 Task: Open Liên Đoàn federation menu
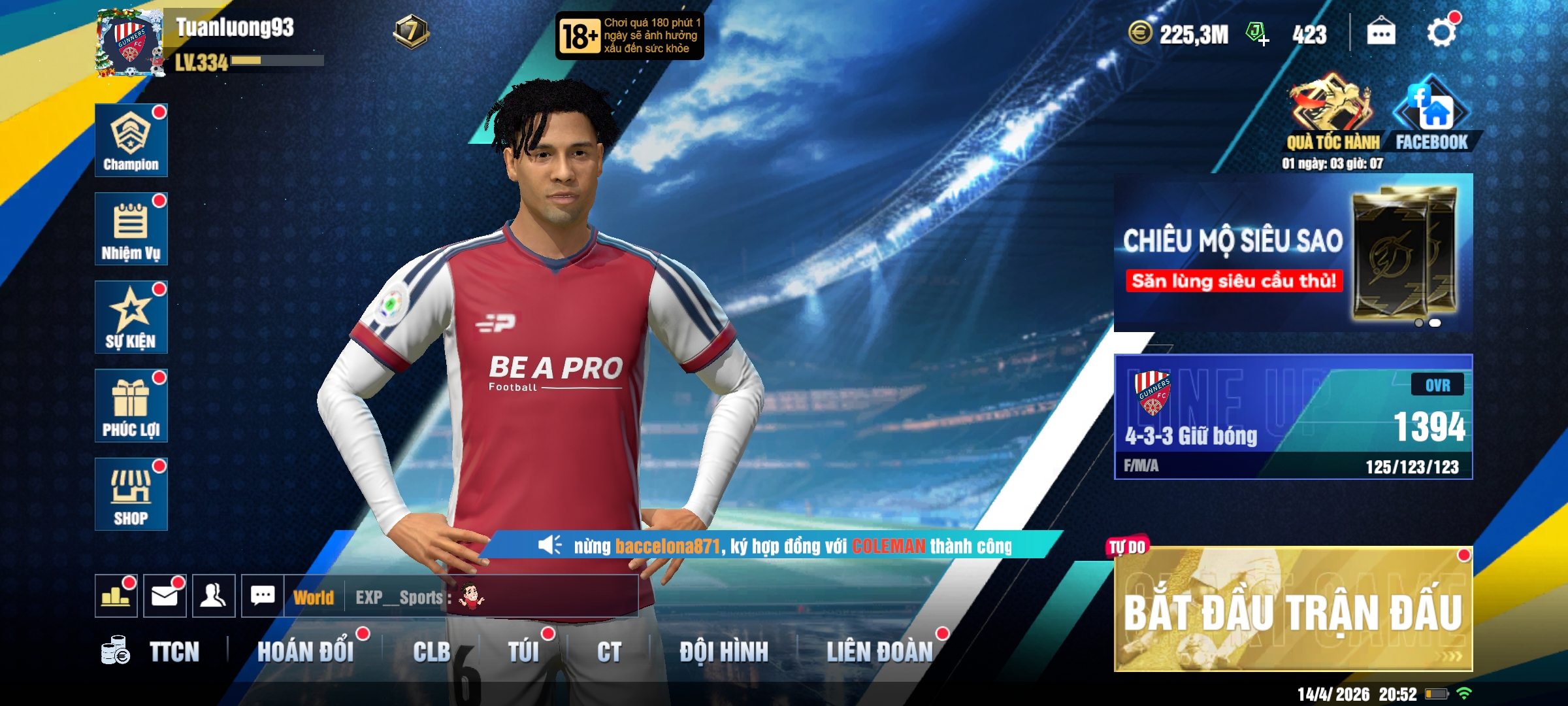[x=879, y=652]
